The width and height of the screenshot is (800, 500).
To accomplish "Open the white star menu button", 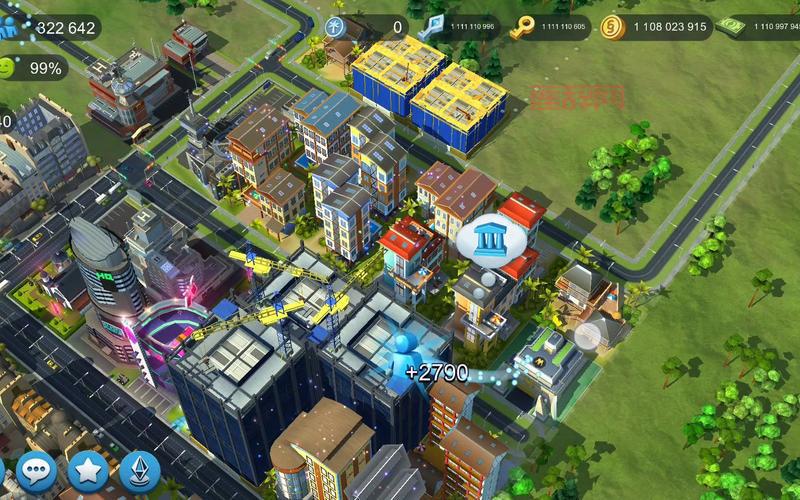I will click(x=88, y=471).
